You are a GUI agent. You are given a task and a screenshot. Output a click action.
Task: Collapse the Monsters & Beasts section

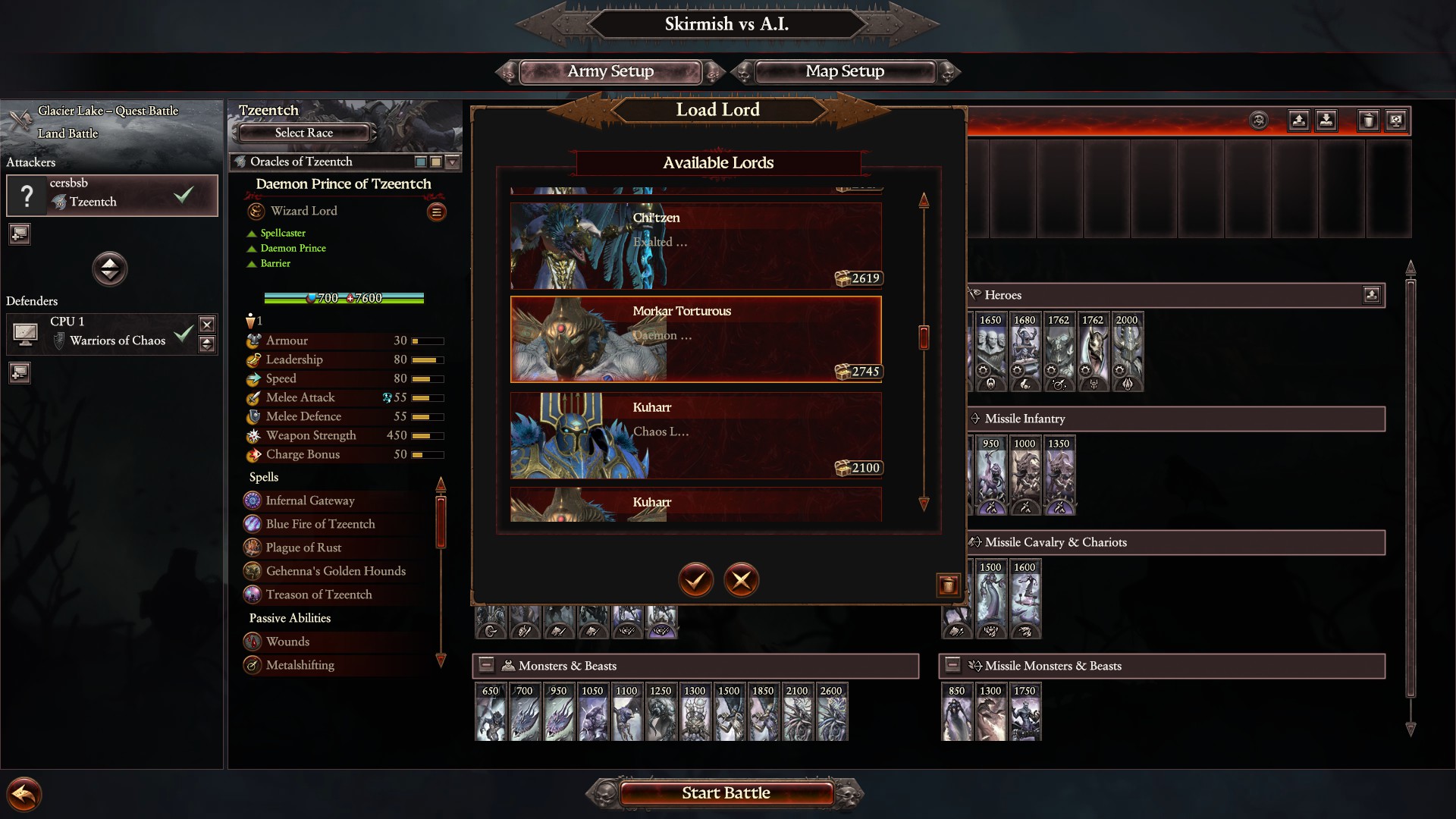[x=484, y=666]
